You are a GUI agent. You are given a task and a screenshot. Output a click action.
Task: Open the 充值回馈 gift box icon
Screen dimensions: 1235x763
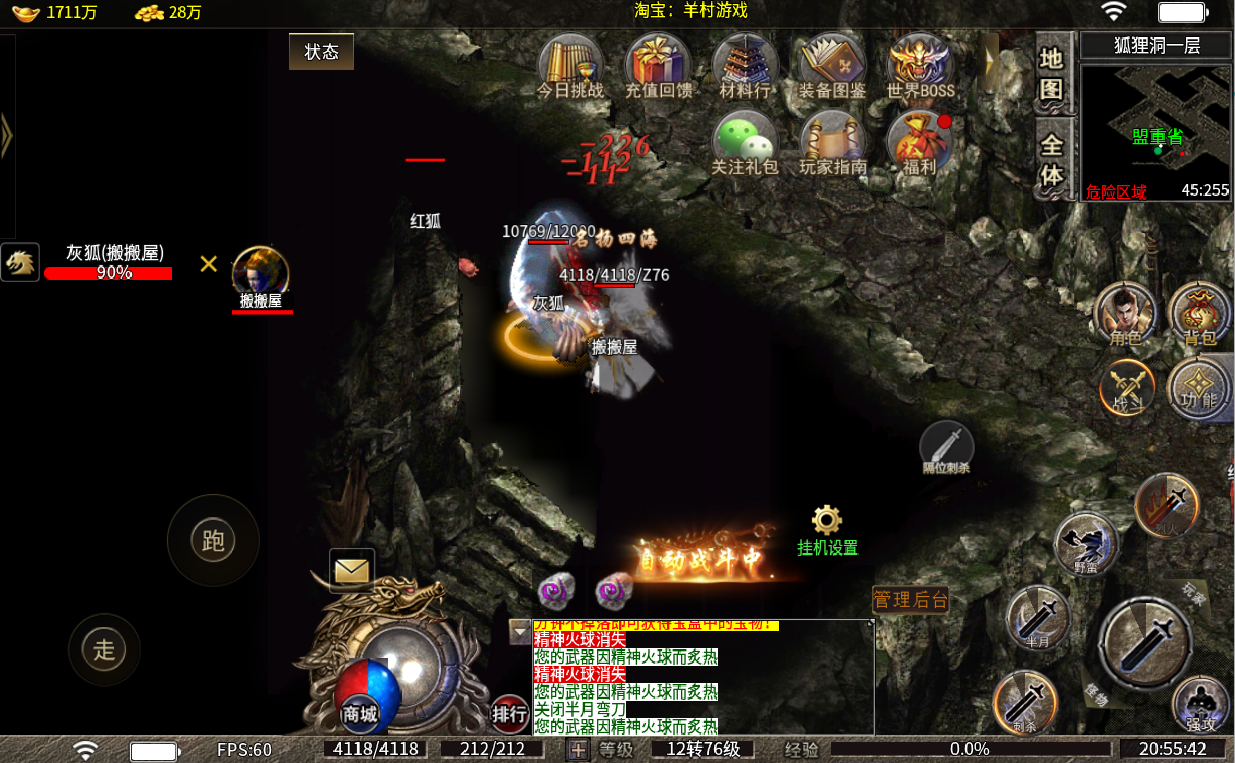(657, 66)
